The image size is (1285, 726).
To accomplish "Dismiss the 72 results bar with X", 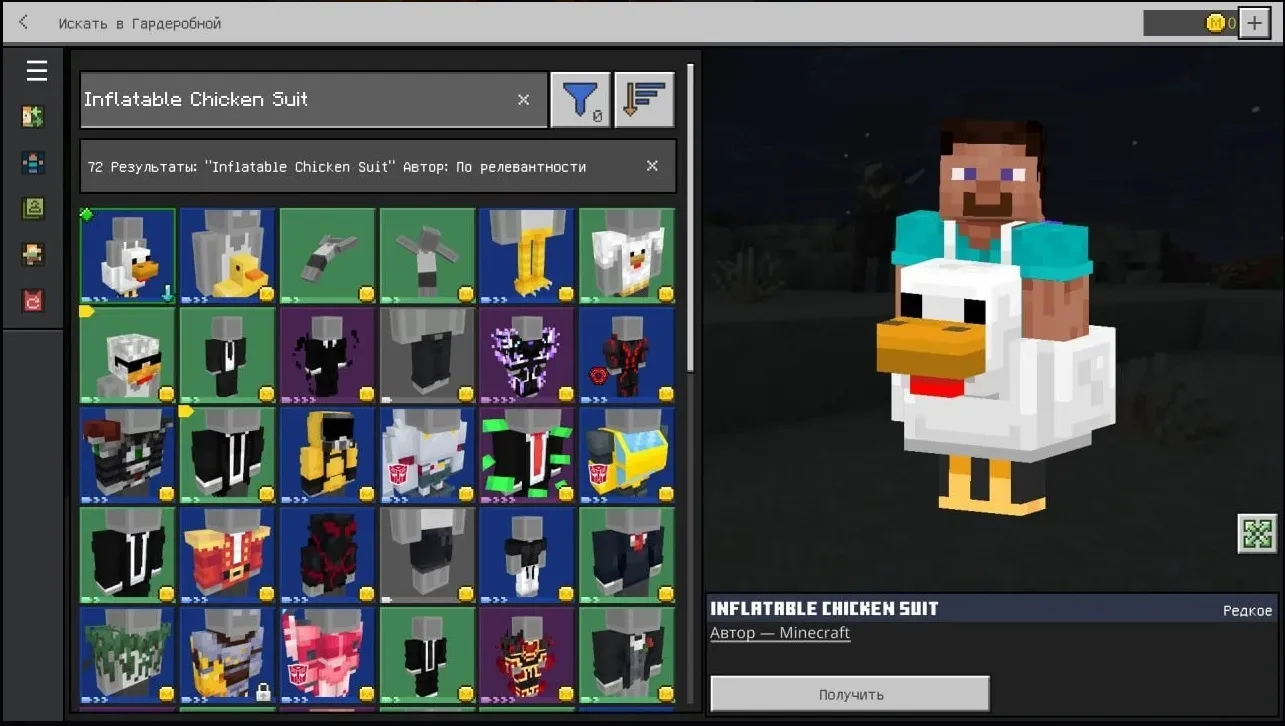I will [x=652, y=166].
